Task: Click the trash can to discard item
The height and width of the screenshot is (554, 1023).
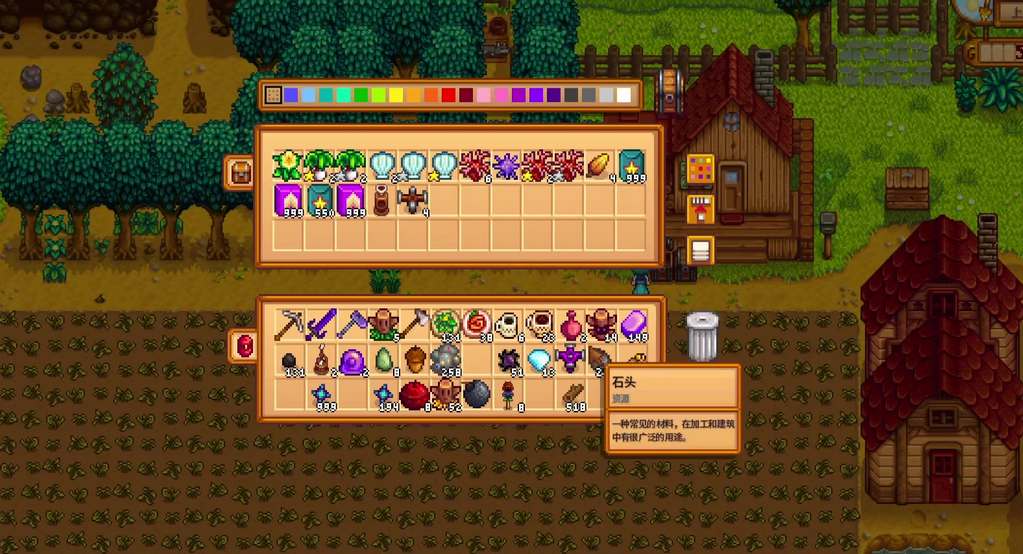Action: [x=702, y=336]
